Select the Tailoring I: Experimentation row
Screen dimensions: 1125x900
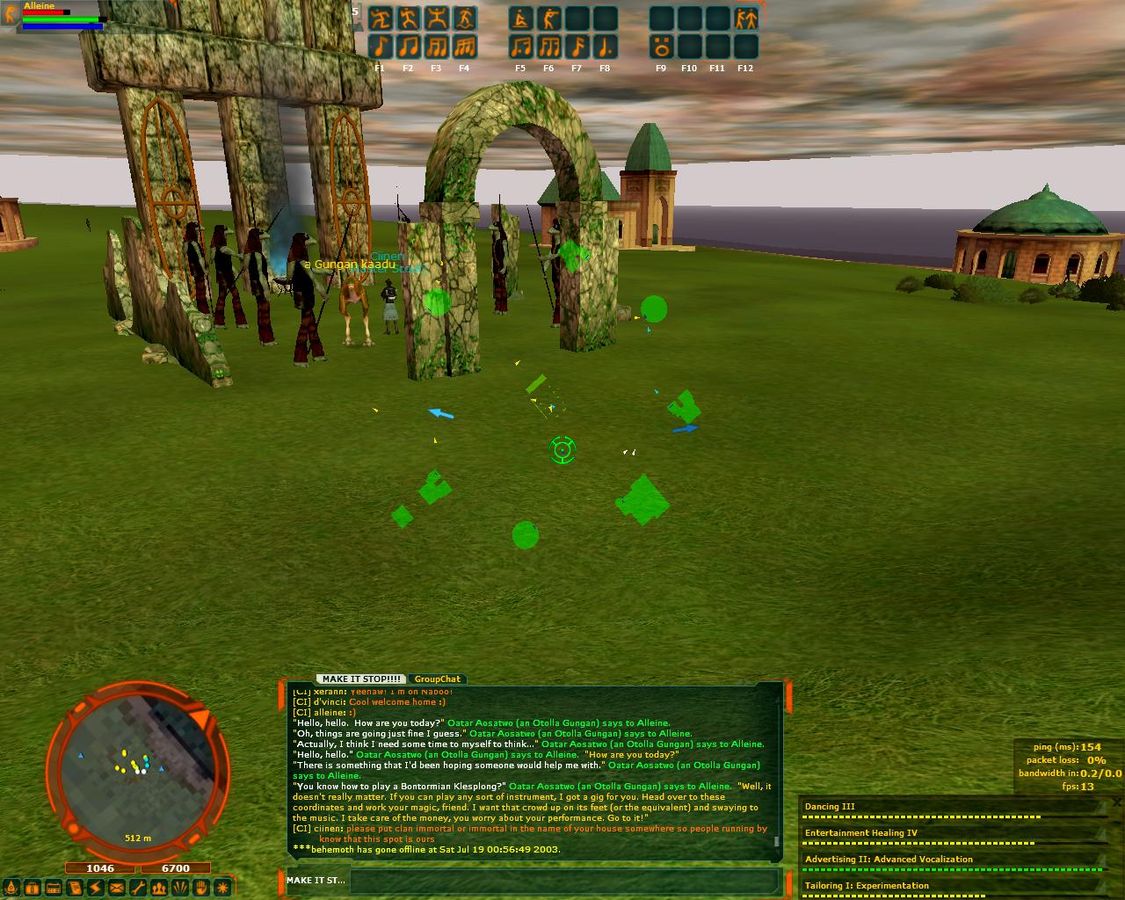950,885
